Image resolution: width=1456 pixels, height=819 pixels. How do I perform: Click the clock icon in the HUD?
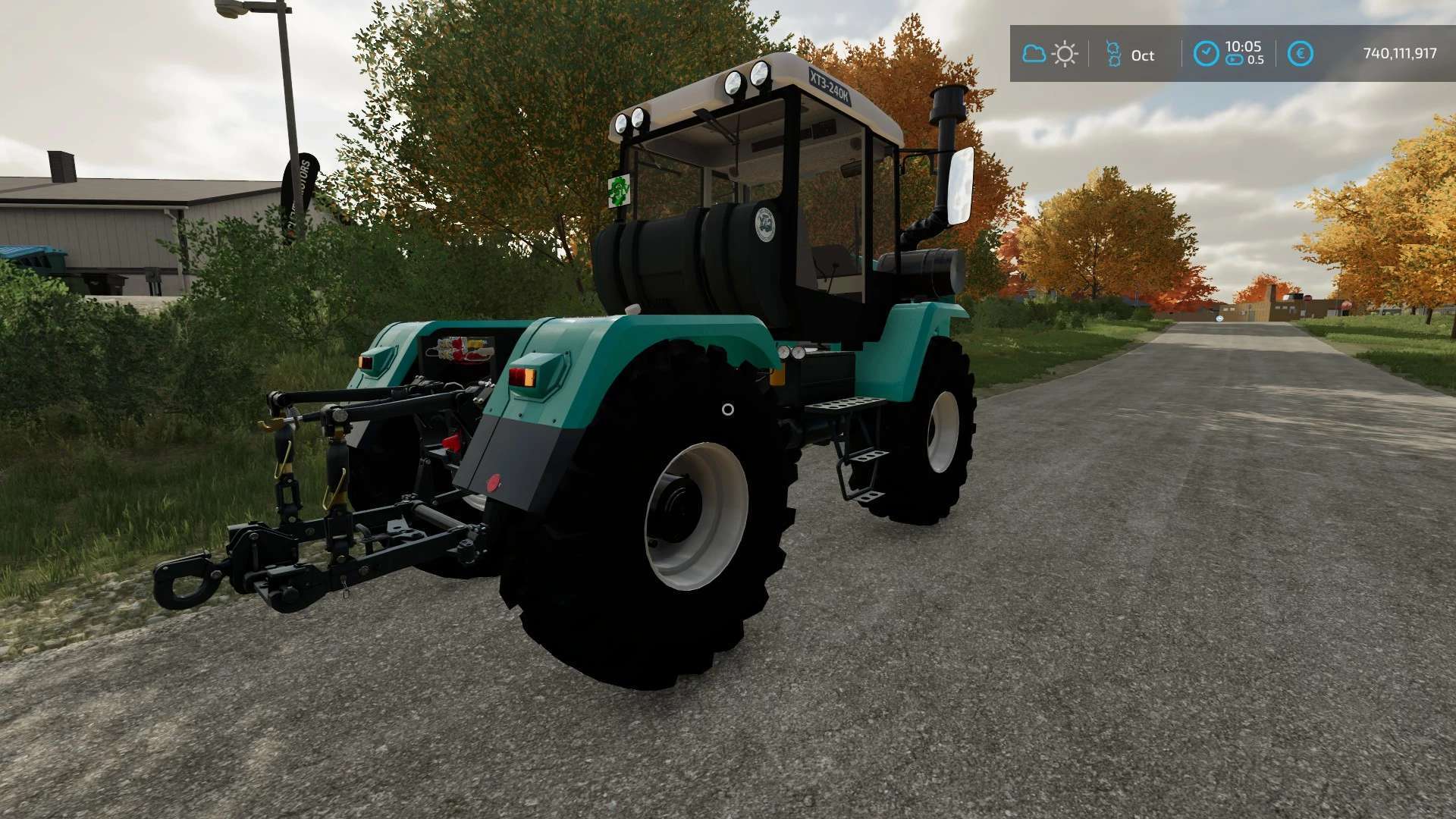pyautogui.click(x=1206, y=54)
